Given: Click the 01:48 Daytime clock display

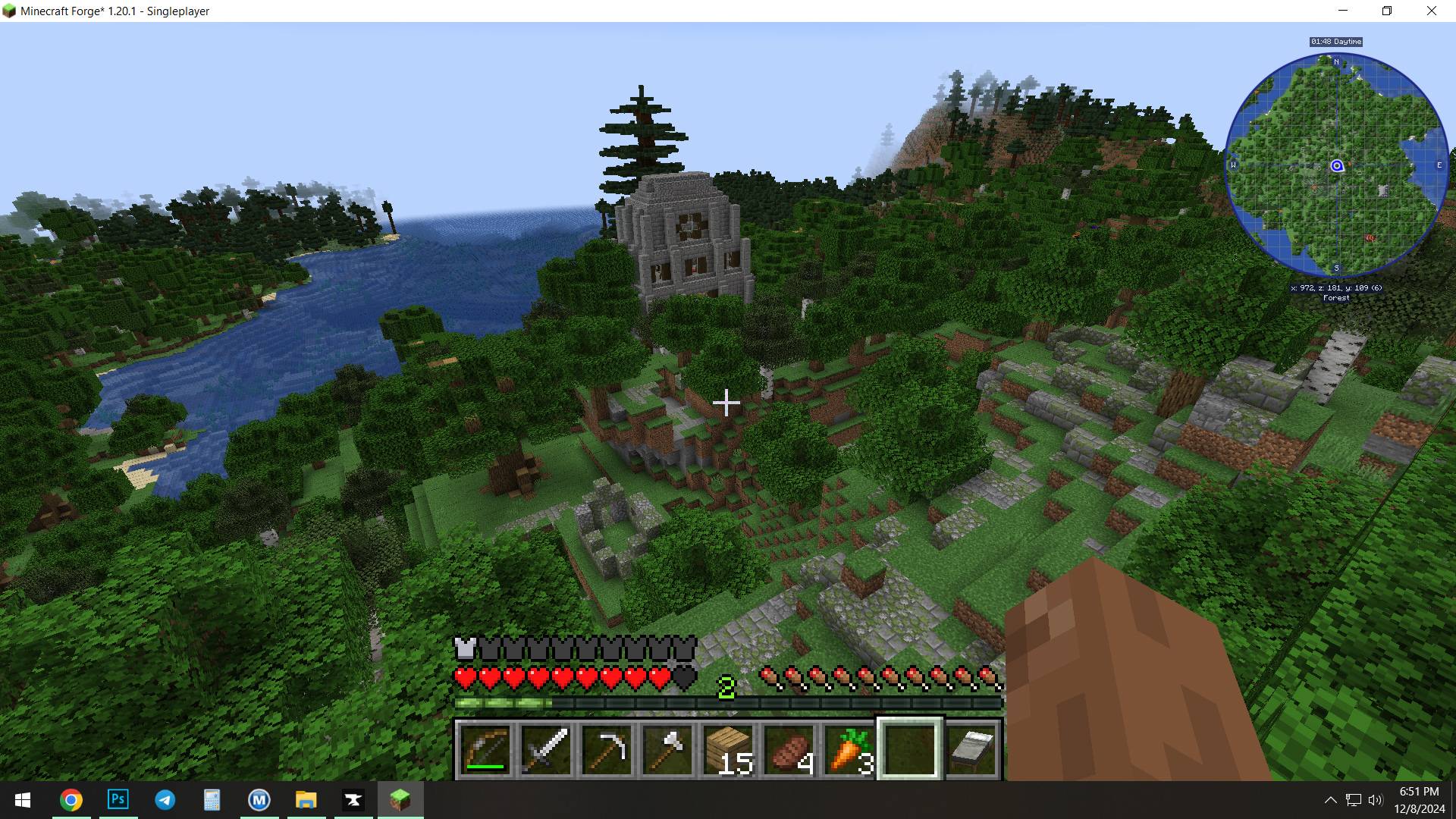Looking at the screenshot, I should pos(1335,42).
